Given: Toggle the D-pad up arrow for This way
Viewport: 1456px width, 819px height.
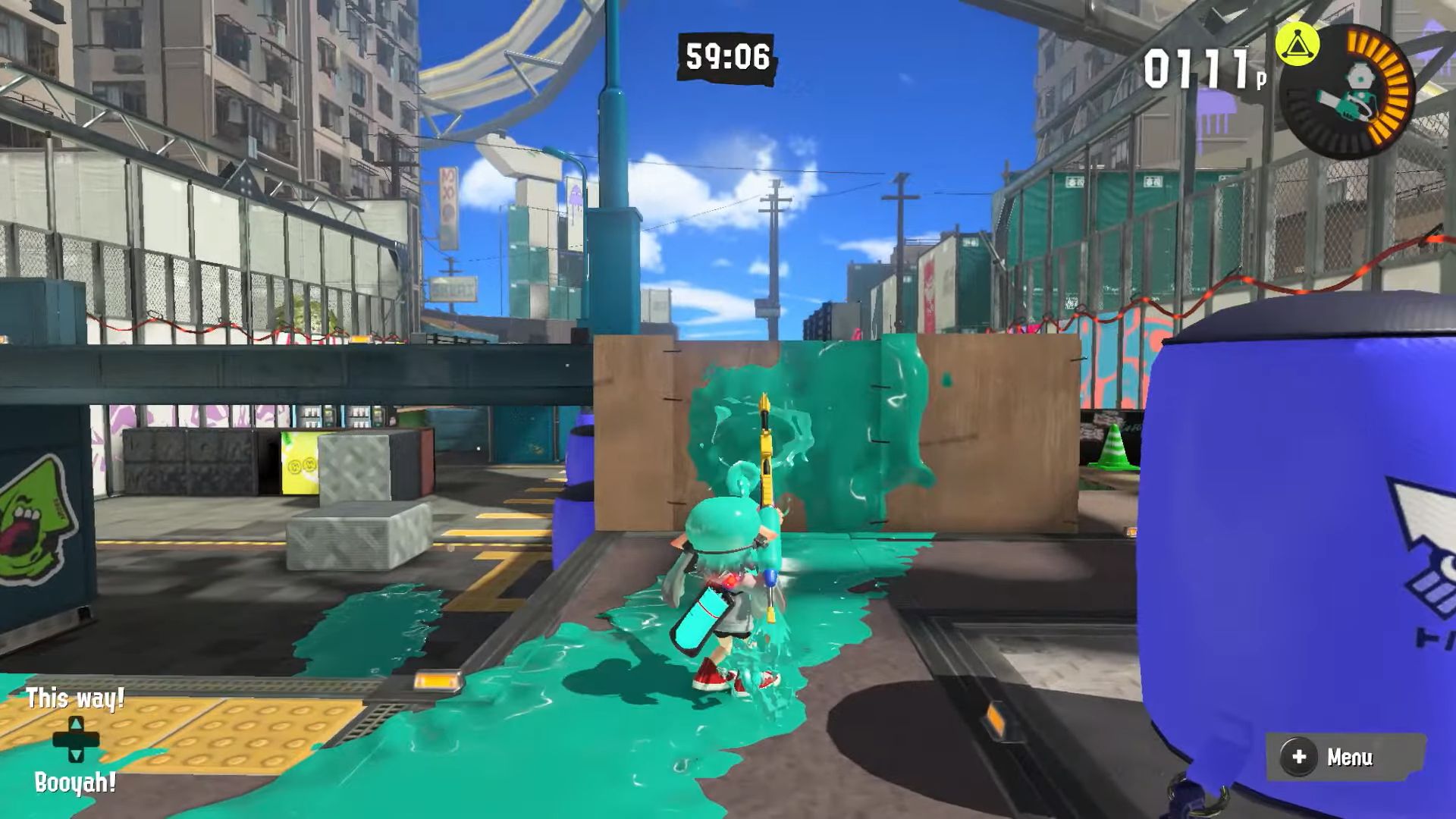Looking at the screenshot, I should coord(76,724).
